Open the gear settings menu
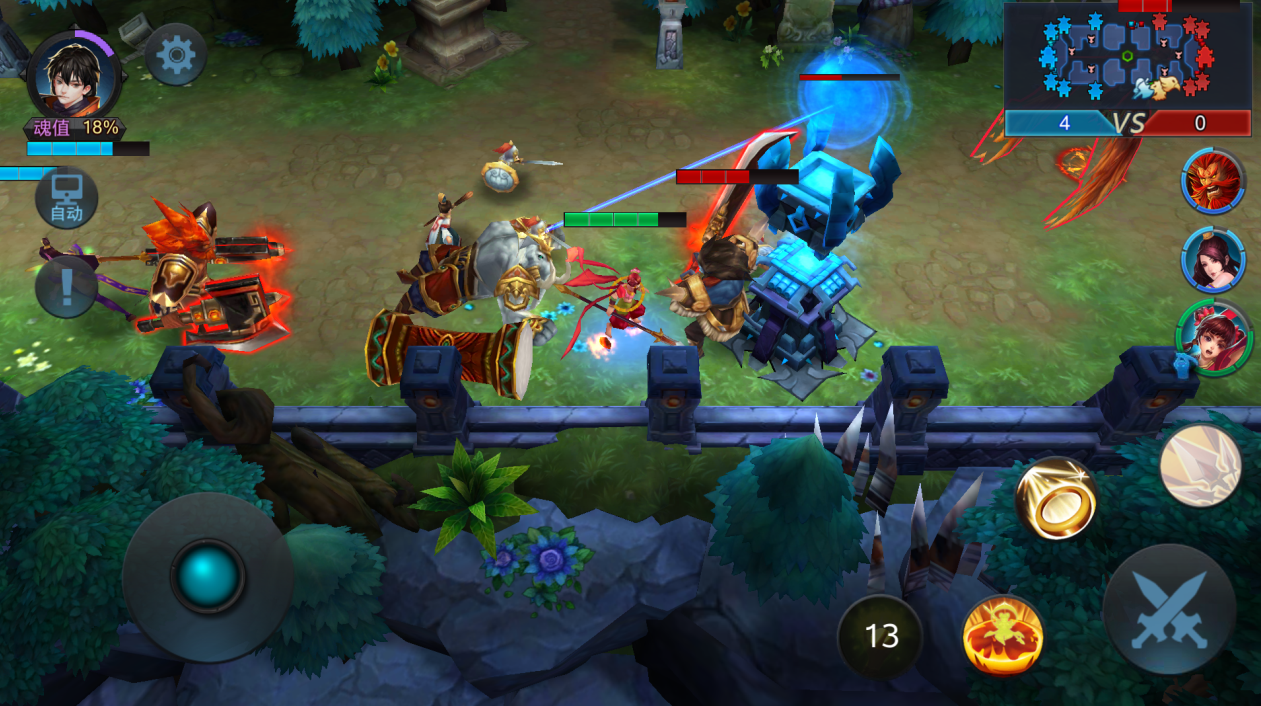Screen dimensions: 1261x706 tap(176, 54)
